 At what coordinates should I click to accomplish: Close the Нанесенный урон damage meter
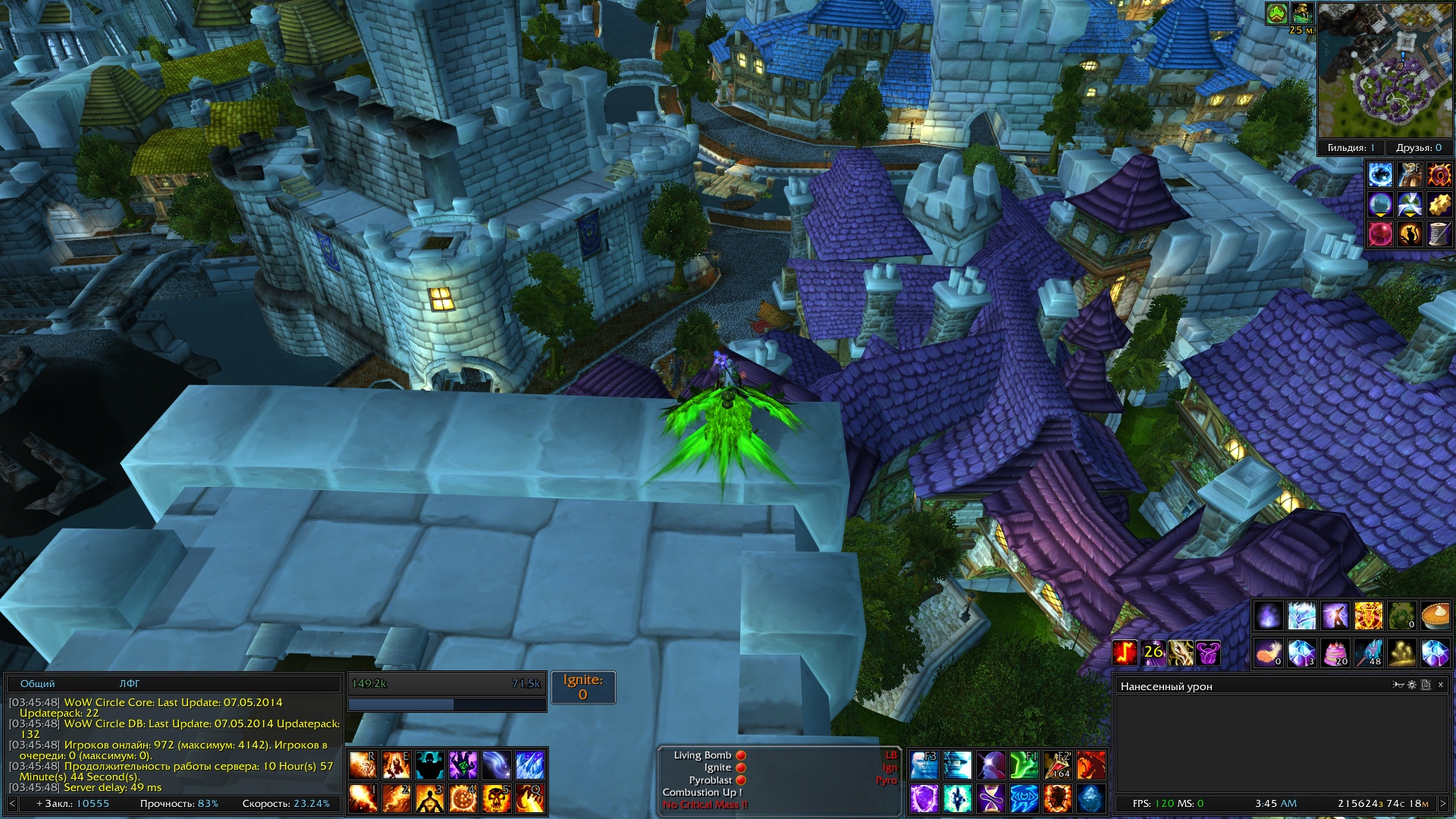[1441, 685]
